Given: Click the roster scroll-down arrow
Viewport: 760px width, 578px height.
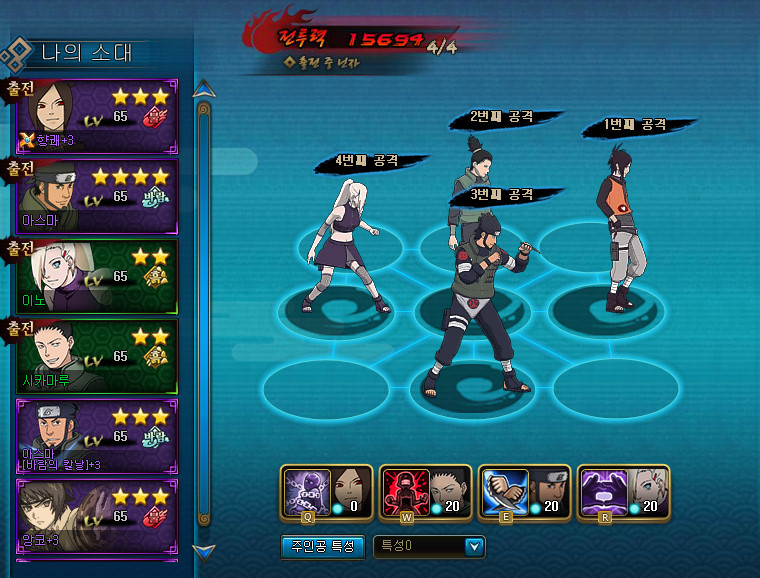Looking at the screenshot, I should pos(204,550).
